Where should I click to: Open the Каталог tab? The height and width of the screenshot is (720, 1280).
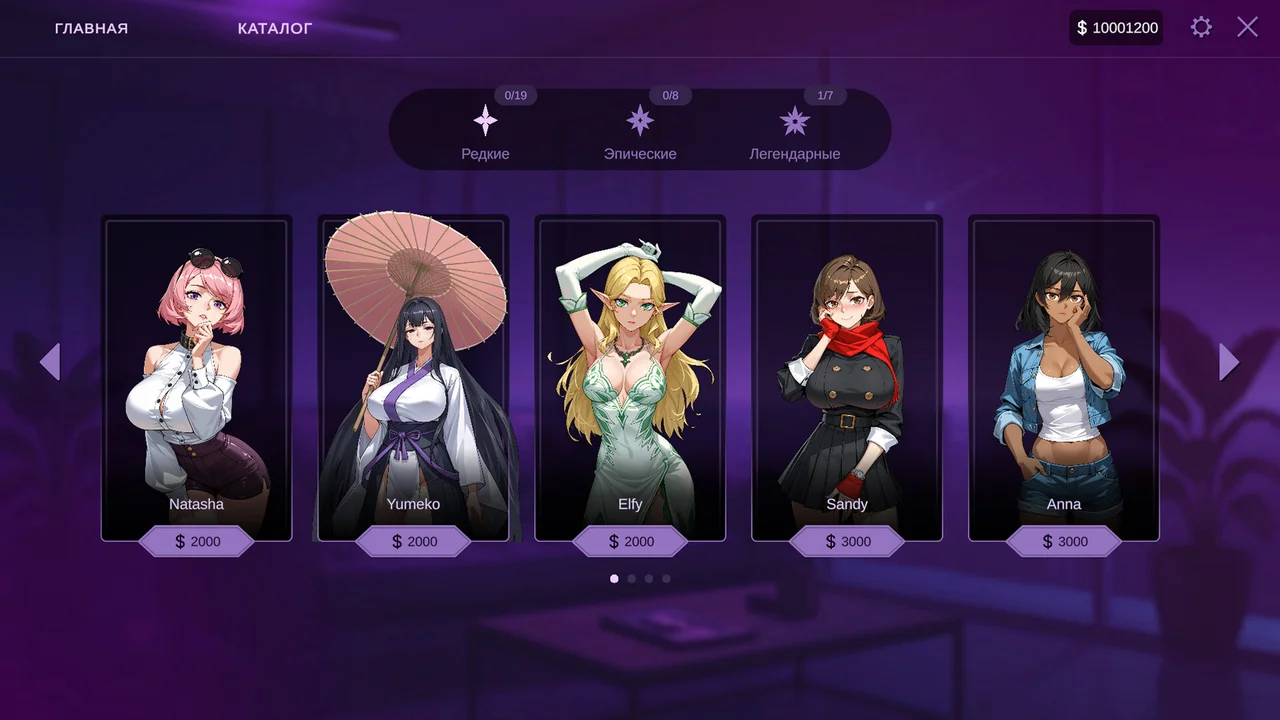coord(275,28)
